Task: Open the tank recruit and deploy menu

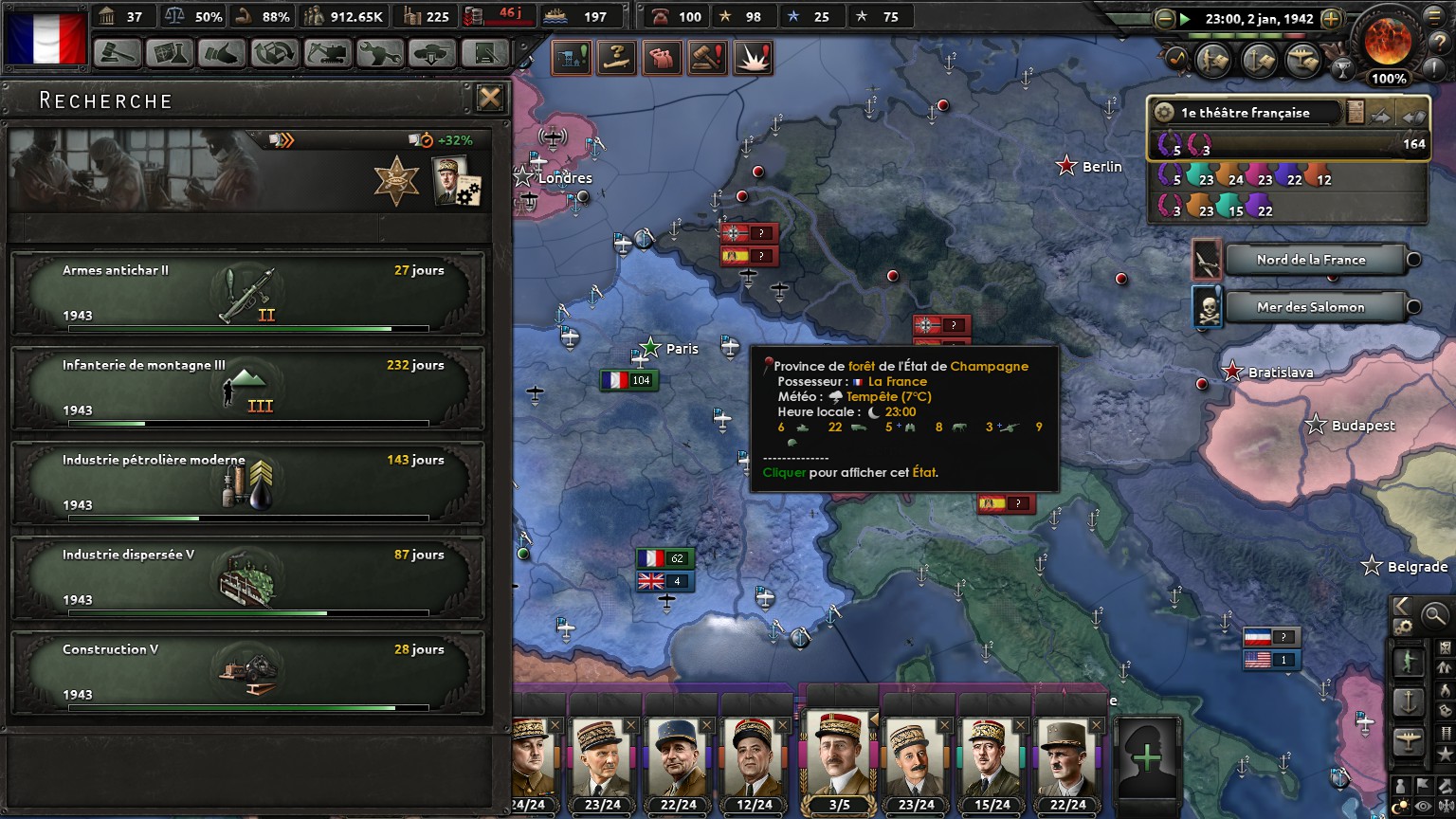Action: [431, 53]
